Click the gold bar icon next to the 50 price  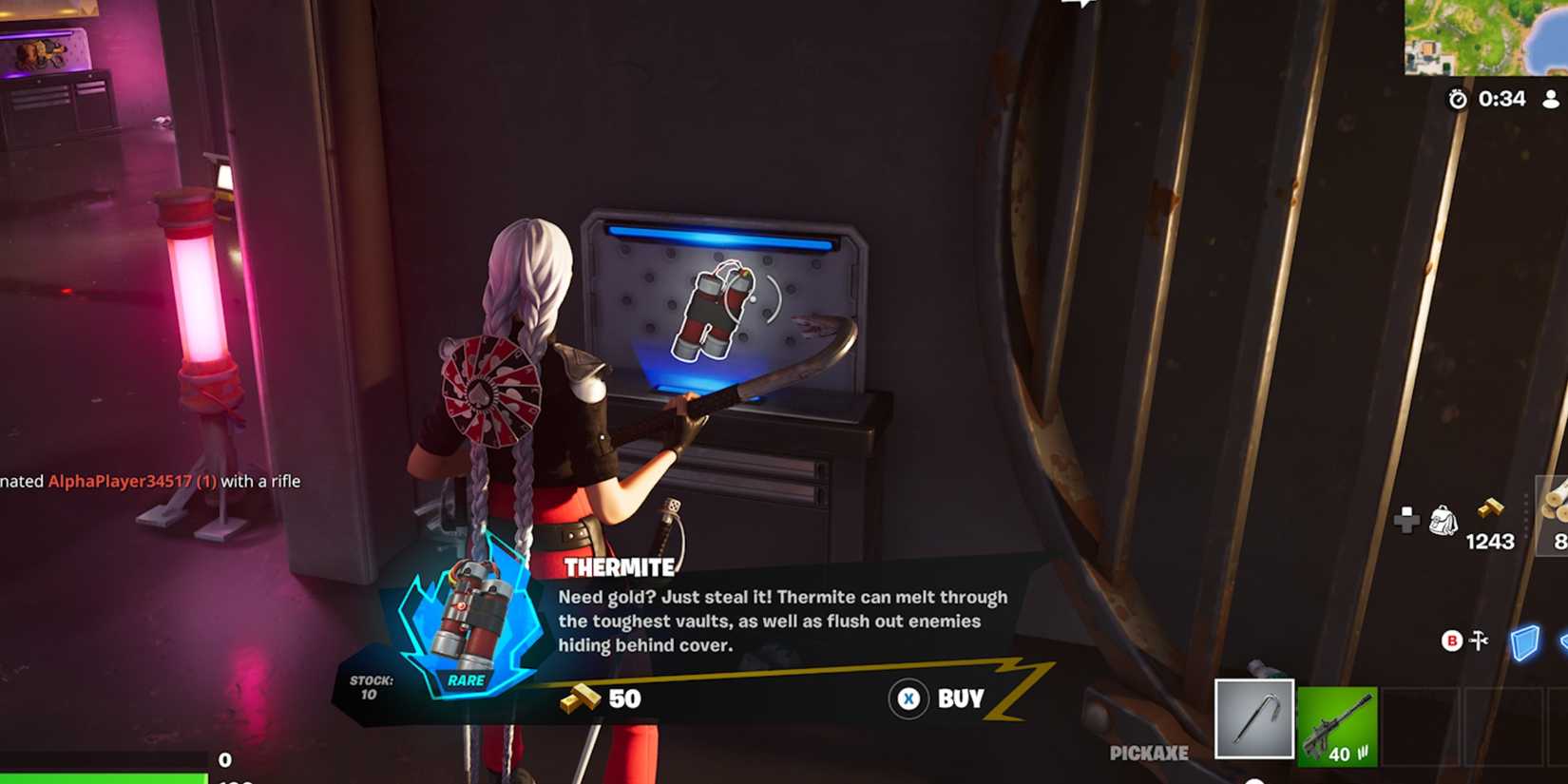(578, 698)
